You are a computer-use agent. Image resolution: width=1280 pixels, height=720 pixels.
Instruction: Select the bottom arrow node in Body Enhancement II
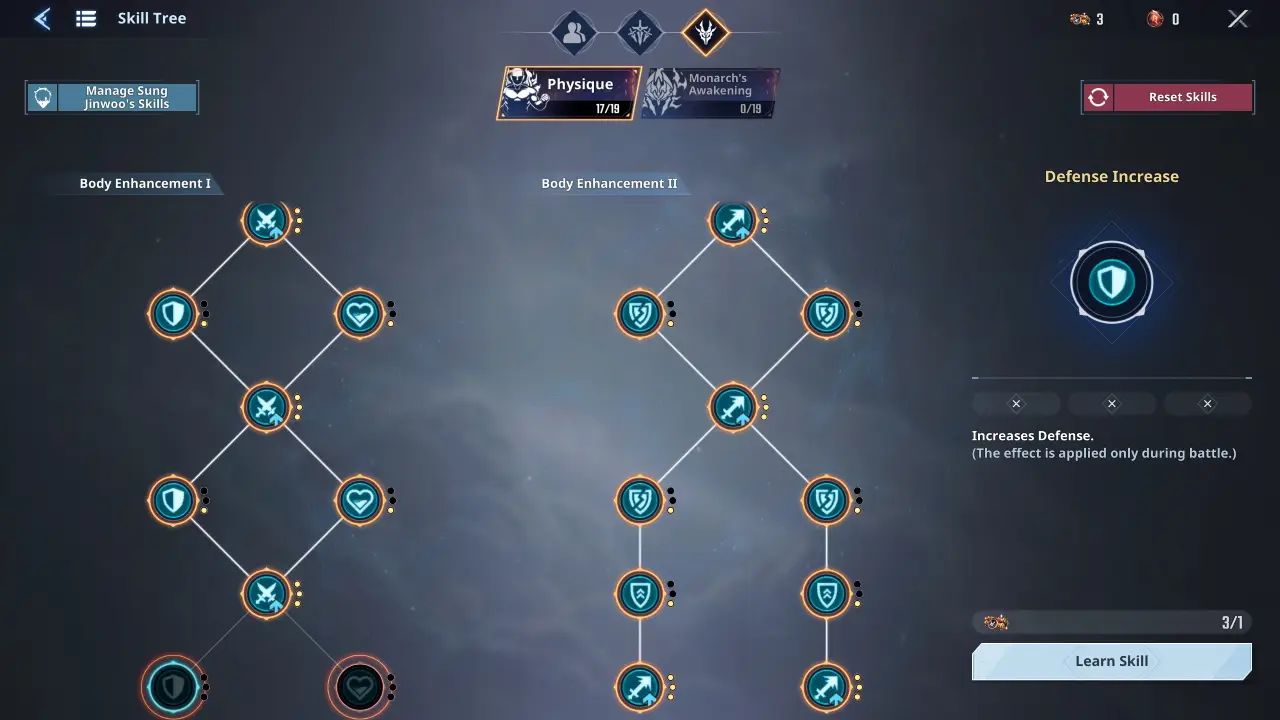tap(641, 688)
